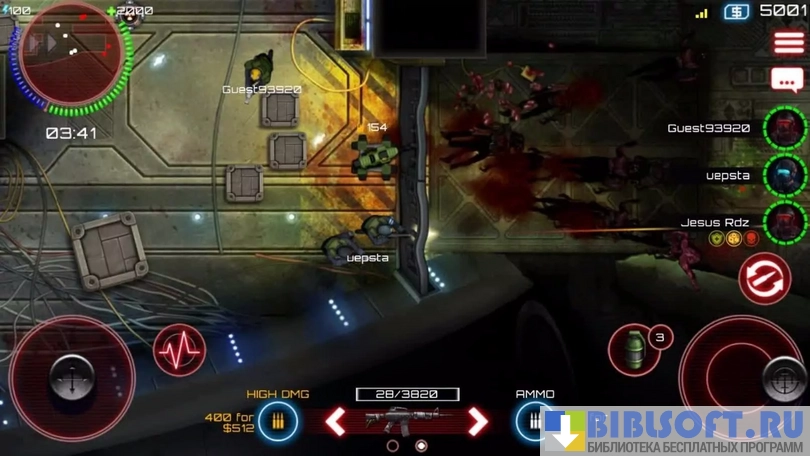Buy regular ammo with AMMO button
This screenshot has height=456, width=810.
(533, 421)
